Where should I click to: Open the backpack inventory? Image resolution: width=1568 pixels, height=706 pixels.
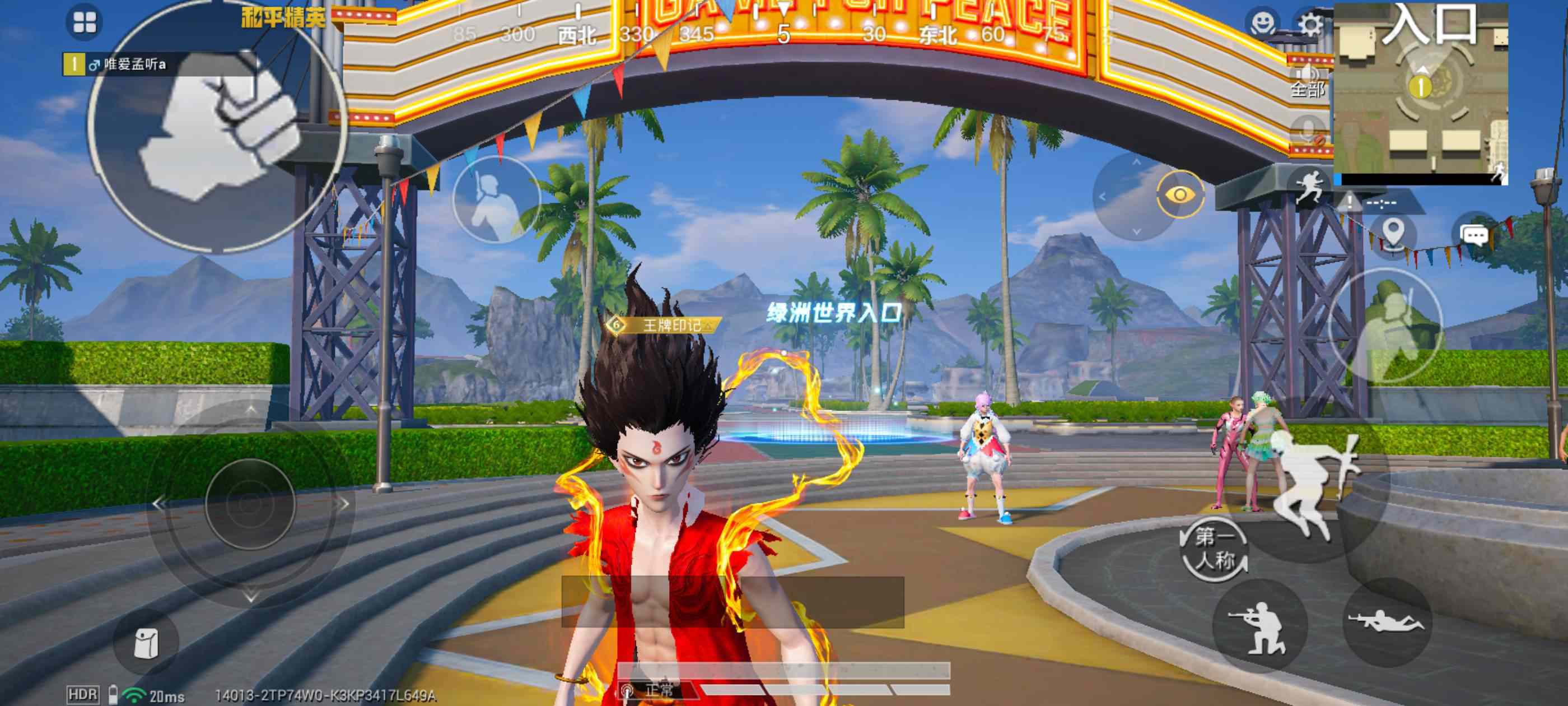click(146, 643)
